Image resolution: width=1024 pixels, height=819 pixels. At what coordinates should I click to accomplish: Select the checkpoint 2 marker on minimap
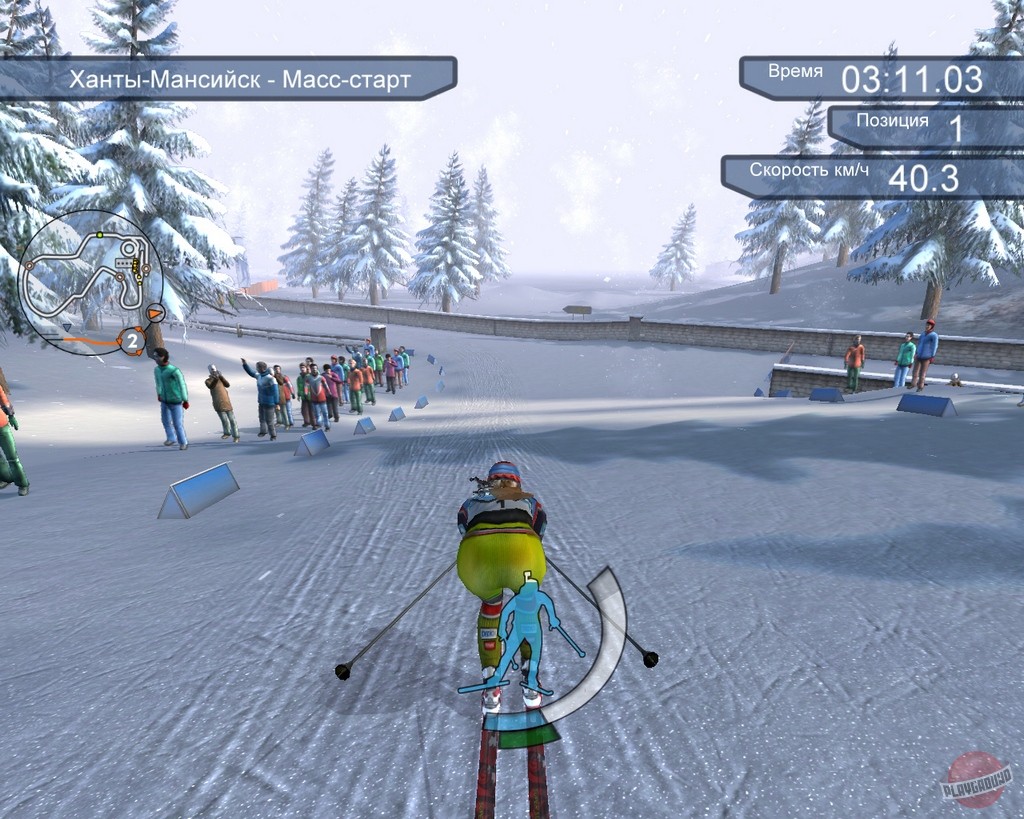(x=131, y=341)
